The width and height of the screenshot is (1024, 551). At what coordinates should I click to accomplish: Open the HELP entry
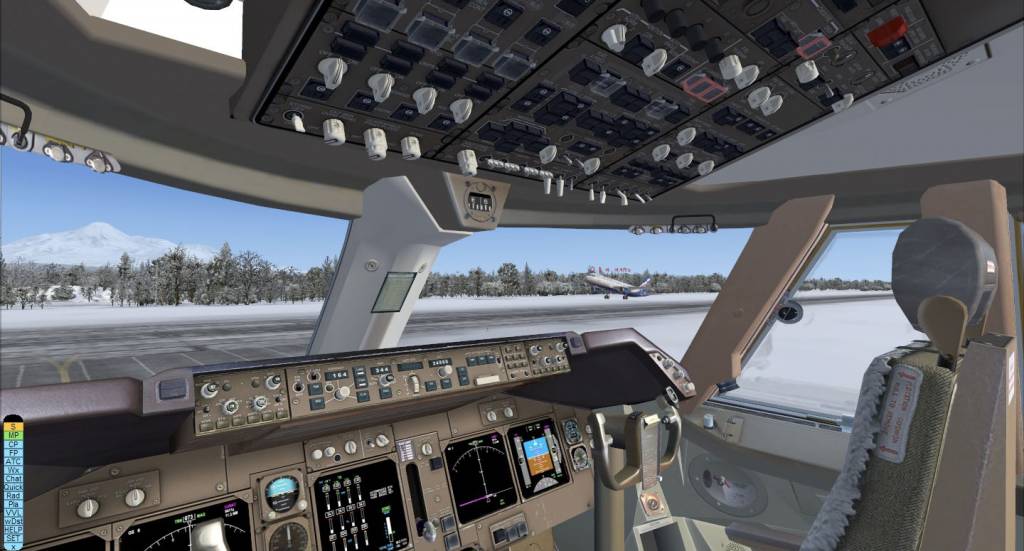tap(12, 529)
